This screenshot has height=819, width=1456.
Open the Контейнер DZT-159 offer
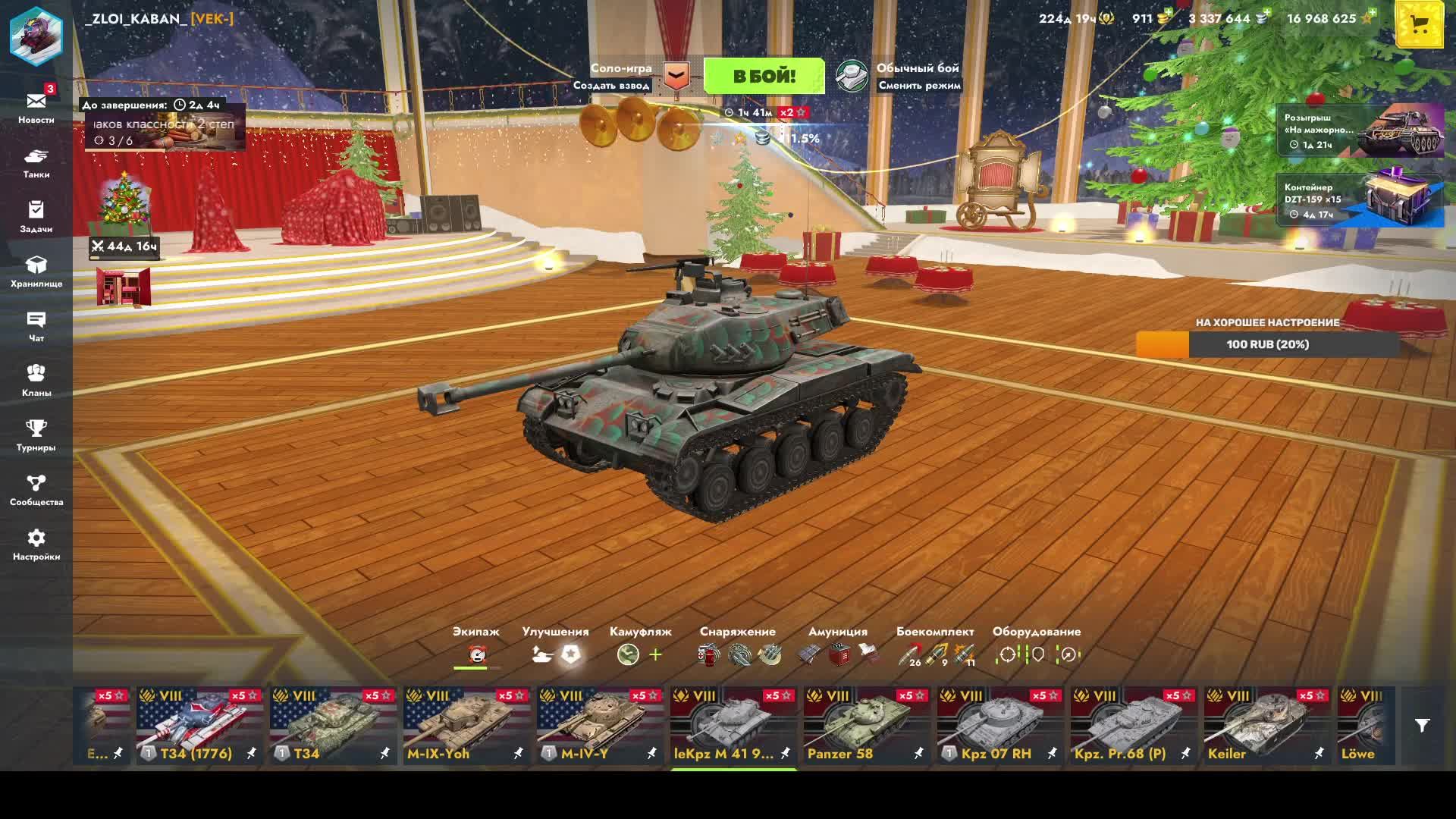coord(1360,199)
